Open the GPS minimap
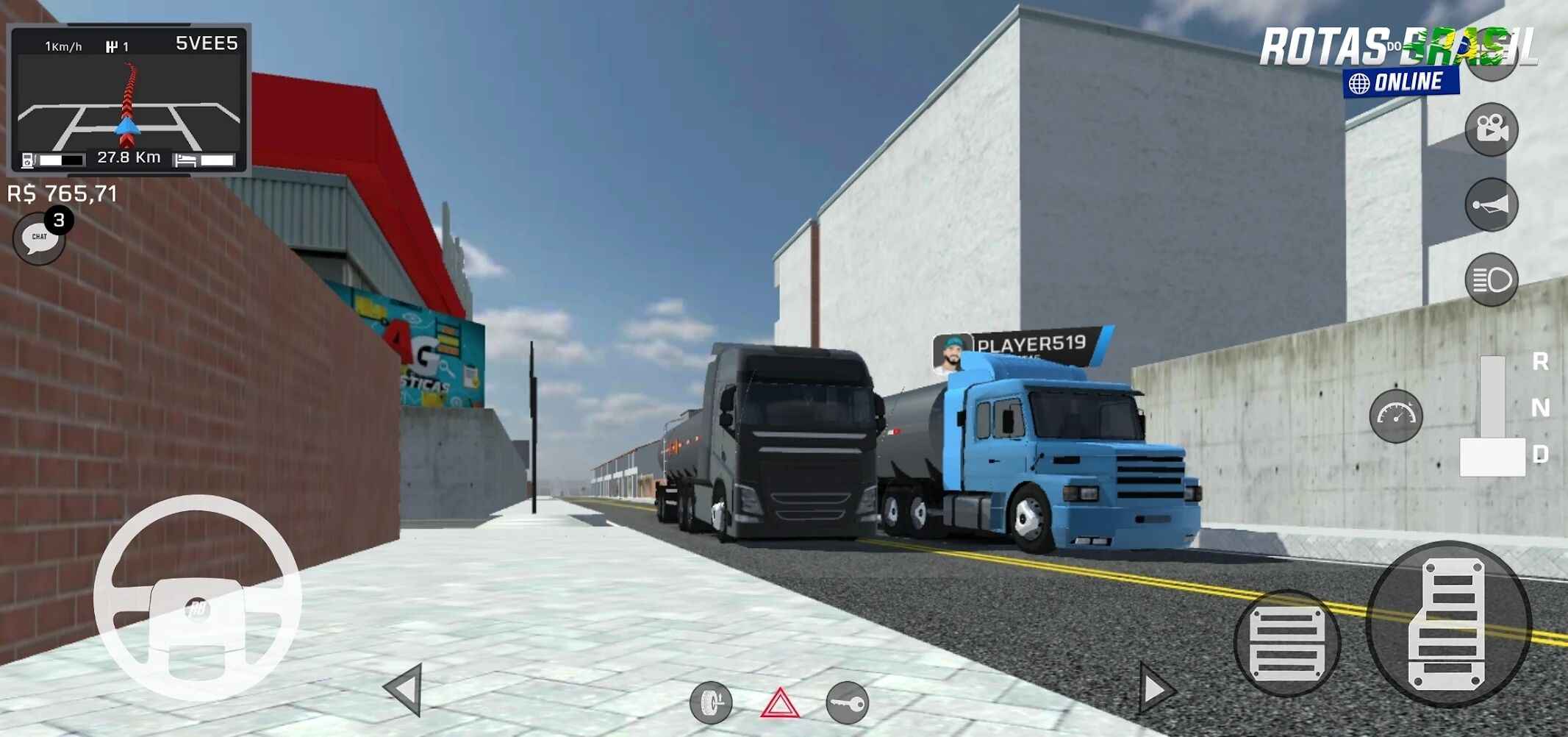Image resolution: width=1568 pixels, height=737 pixels. pyautogui.click(x=129, y=99)
